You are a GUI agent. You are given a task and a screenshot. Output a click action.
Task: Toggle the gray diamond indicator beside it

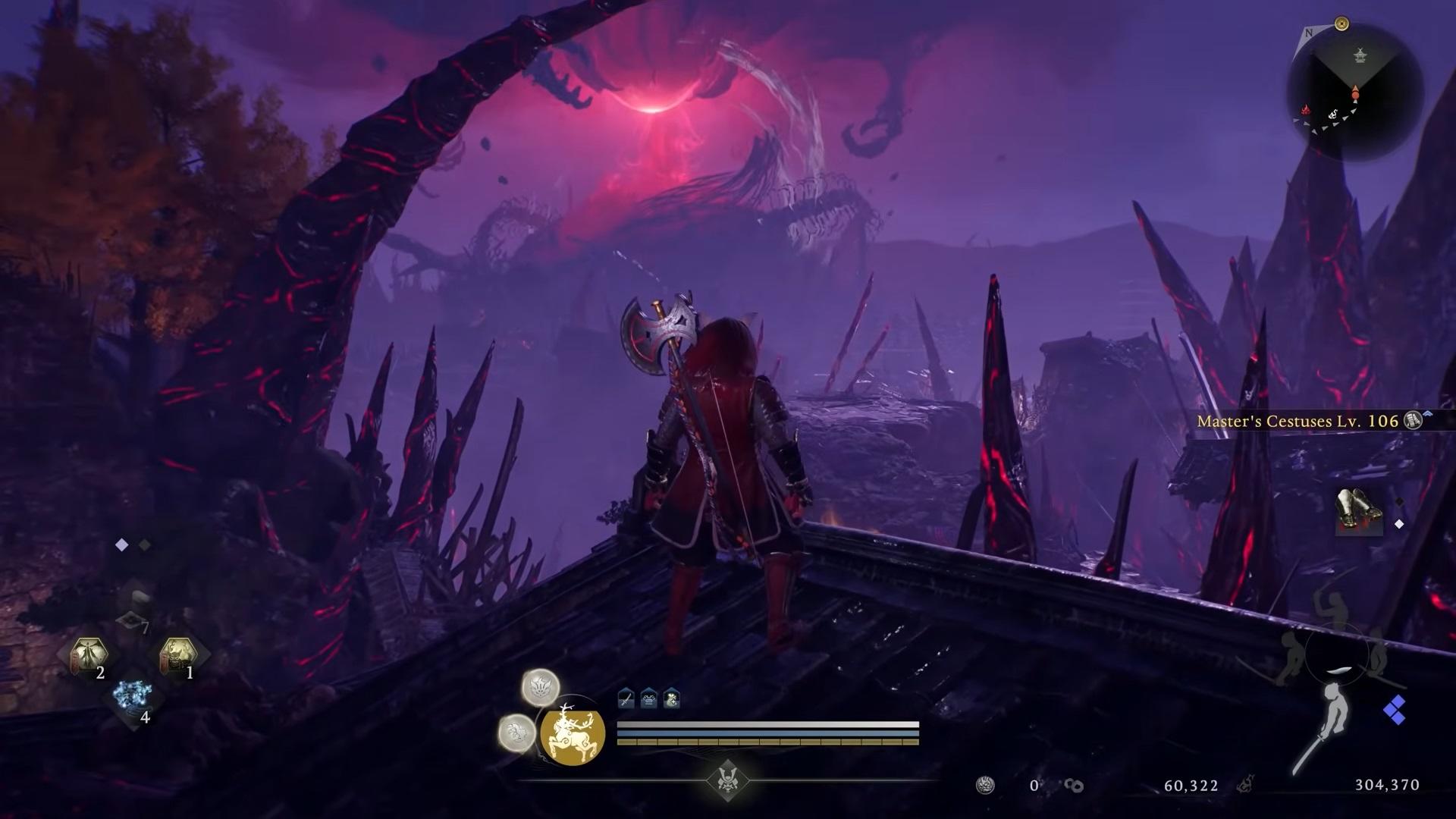pos(144,544)
